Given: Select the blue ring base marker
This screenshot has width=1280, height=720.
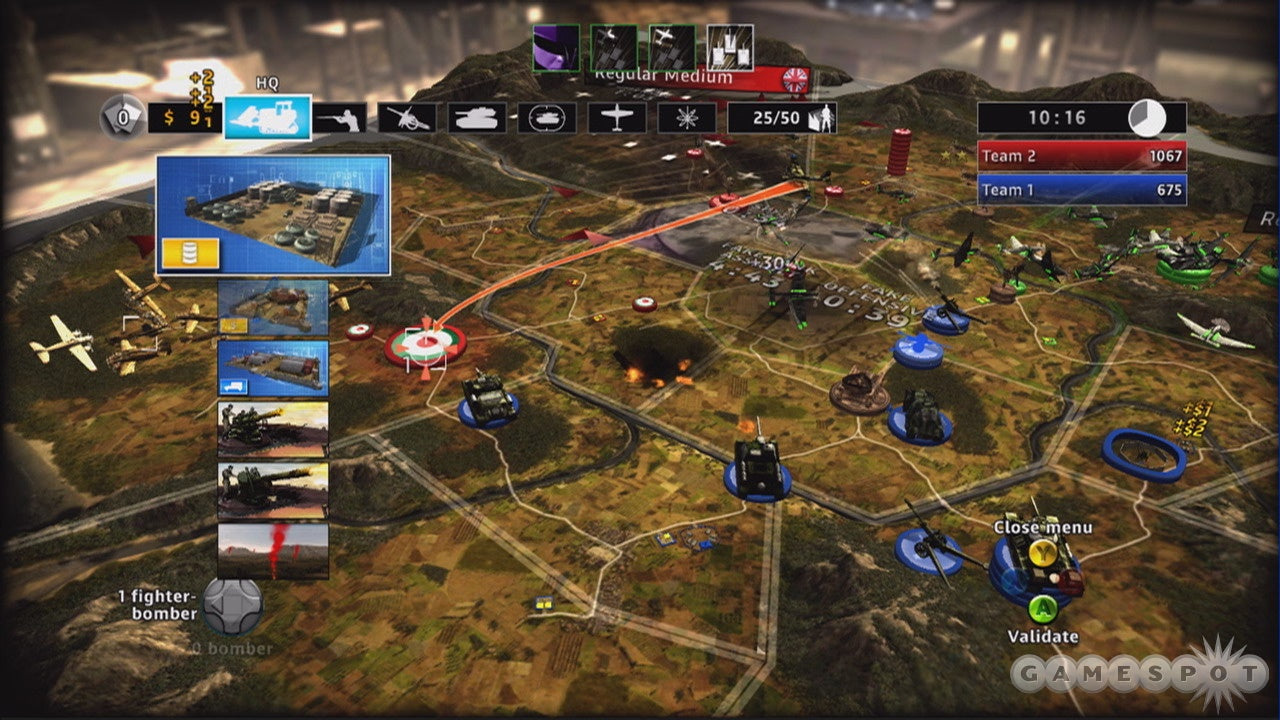Looking at the screenshot, I should [x=1144, y=454].
